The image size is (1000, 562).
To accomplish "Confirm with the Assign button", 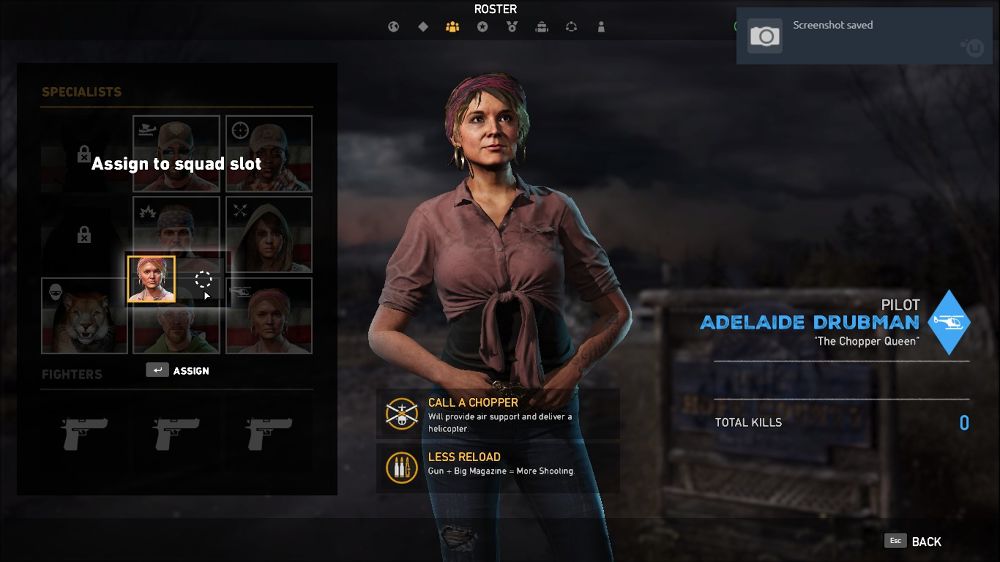I will [x=179, y=370].
